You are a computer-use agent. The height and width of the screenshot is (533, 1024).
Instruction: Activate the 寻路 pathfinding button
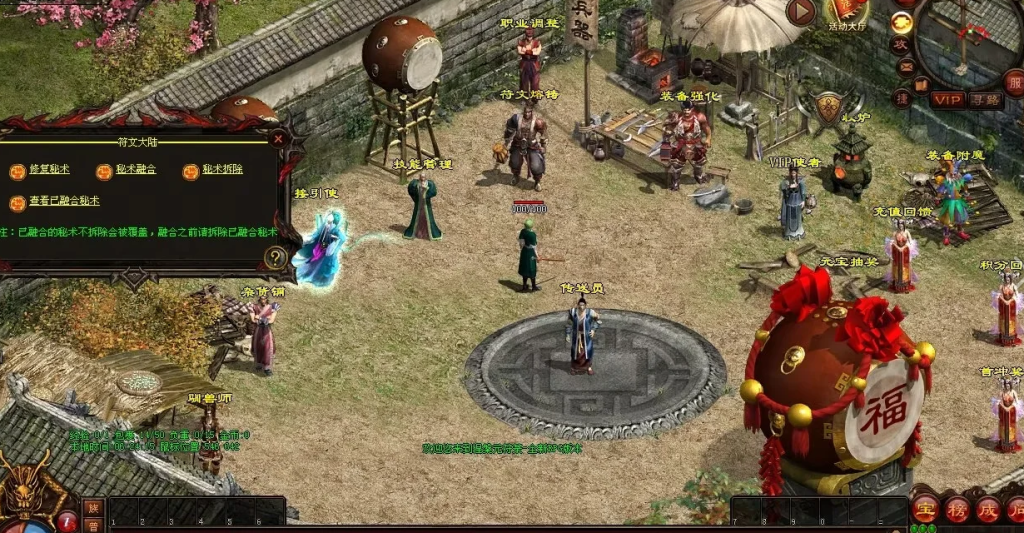[985, 99]
